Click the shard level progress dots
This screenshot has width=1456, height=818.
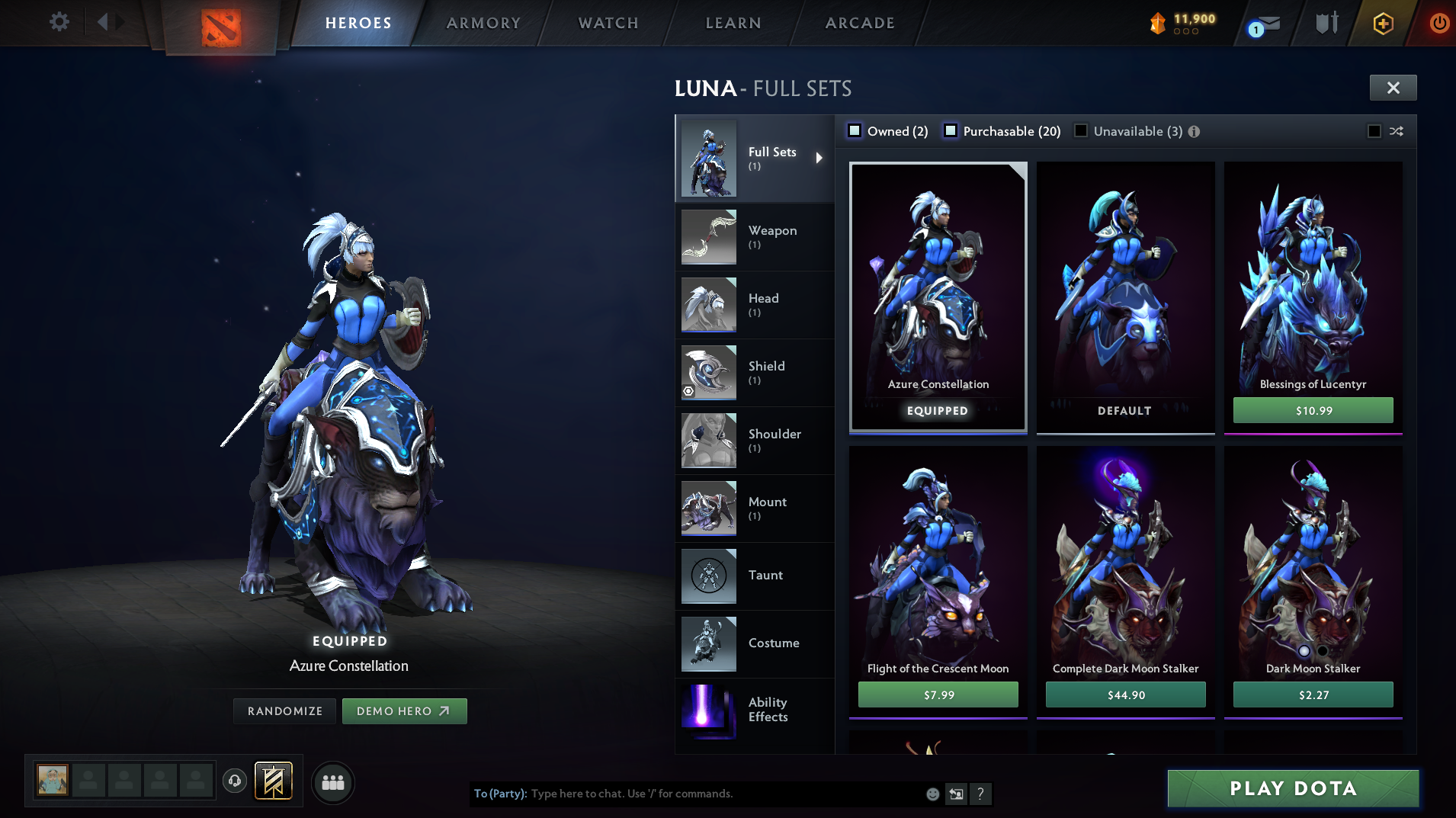(x=1185, y=33)
